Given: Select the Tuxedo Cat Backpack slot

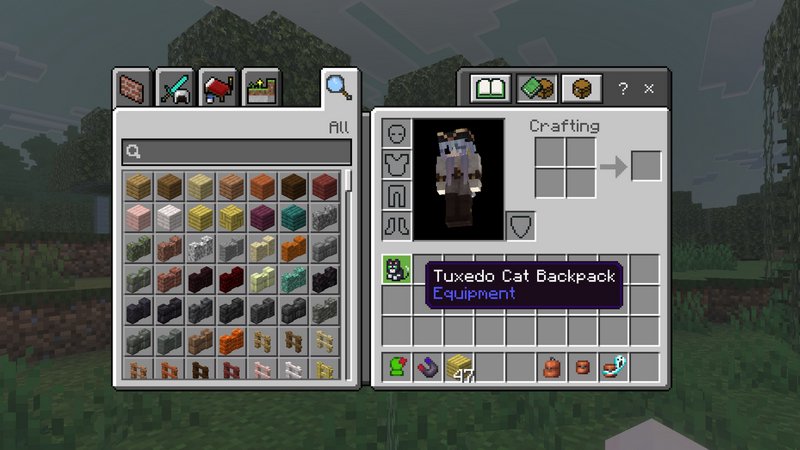Looking at the screenshot, I should [x=396, y=270].
